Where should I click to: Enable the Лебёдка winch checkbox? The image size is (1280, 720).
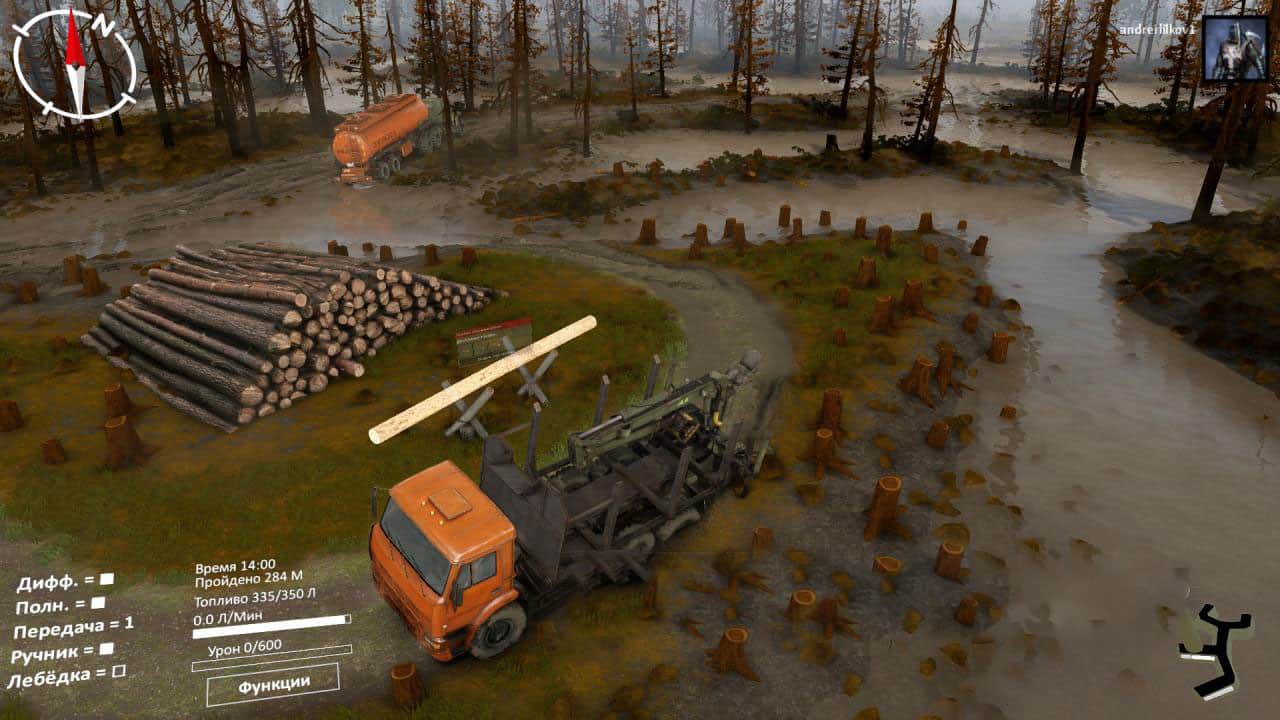119,672
